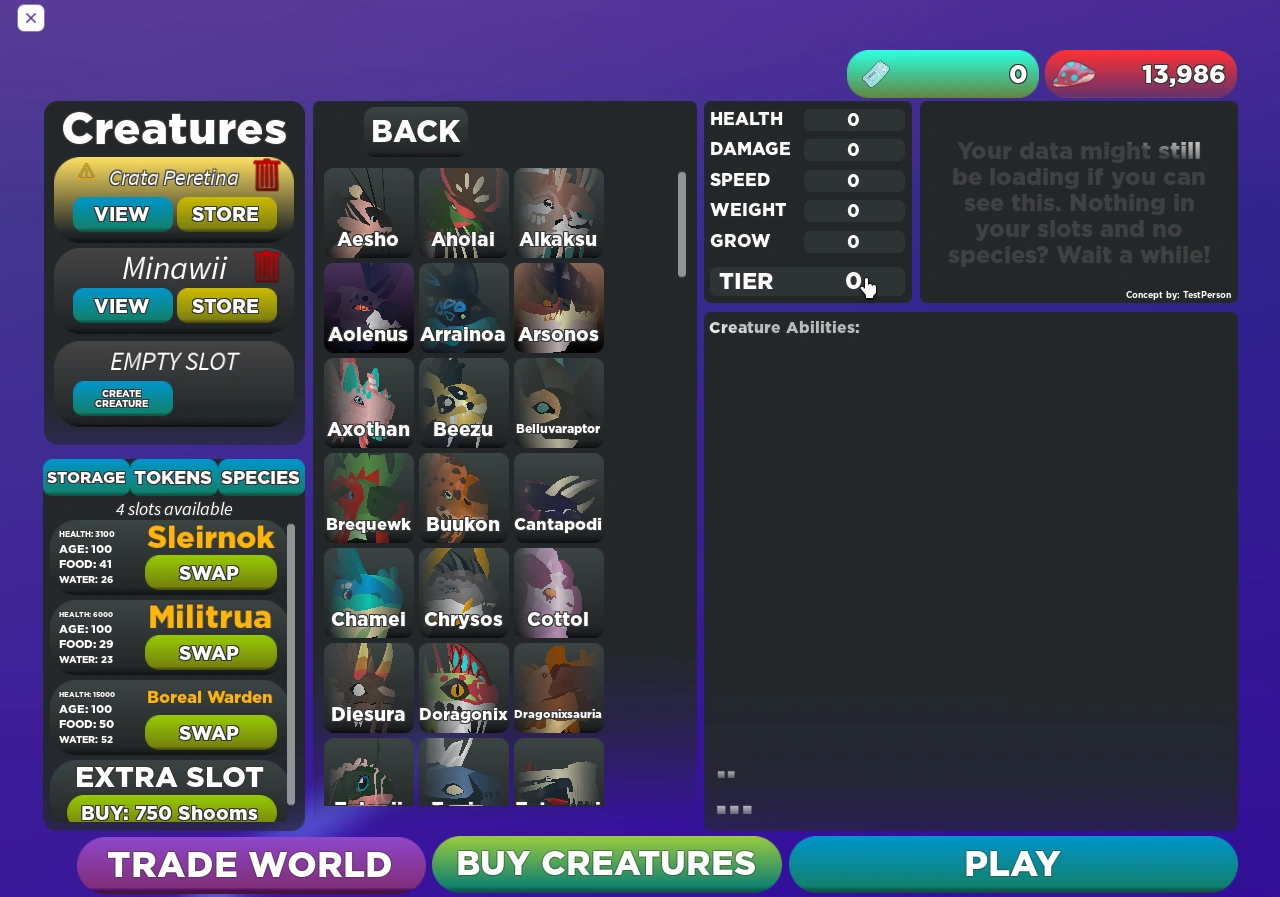The height and width of the screenshot is (897, 1280).
Task: Create a creature in the empty slot
Action: pos(121,398)
